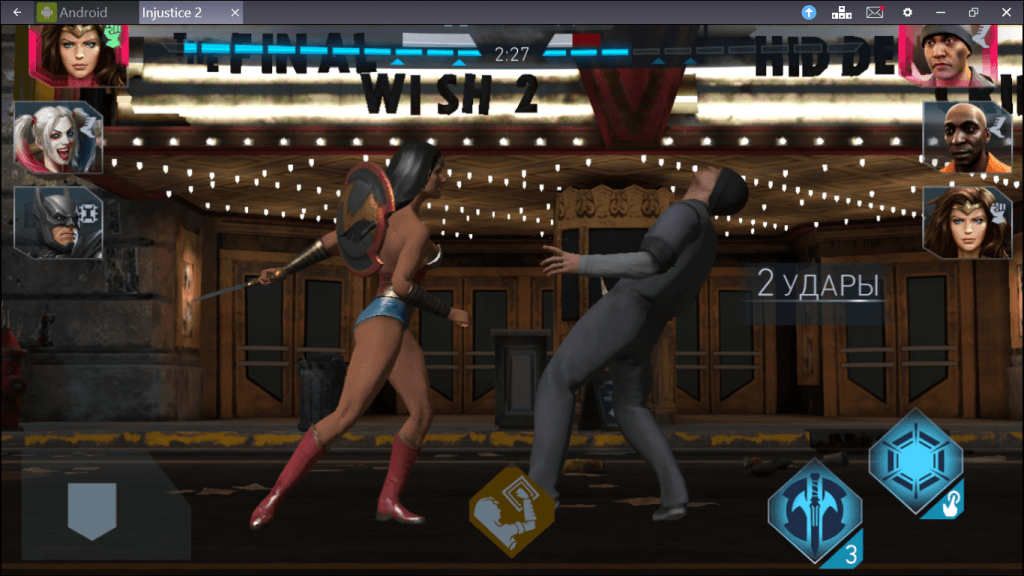Activate the yellow super move button

pos(511,507)
